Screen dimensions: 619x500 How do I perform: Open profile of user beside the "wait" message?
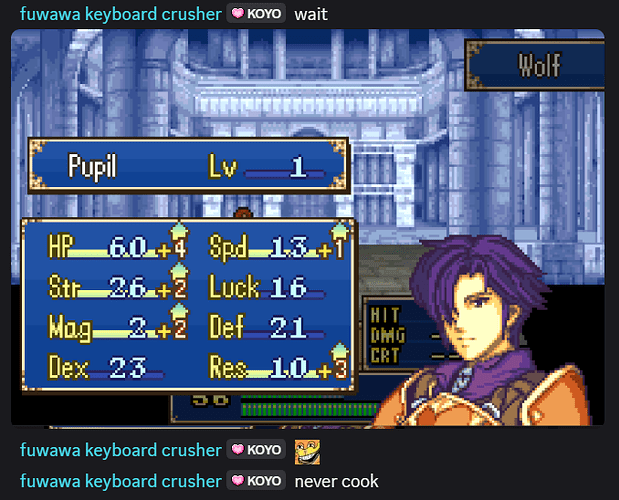120,15
